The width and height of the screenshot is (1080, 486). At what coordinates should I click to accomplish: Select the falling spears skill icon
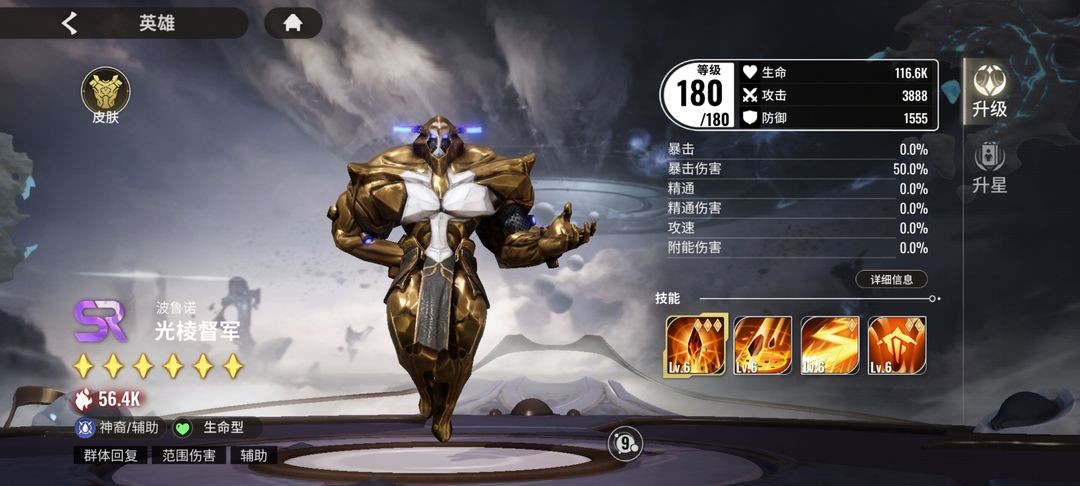763,345
